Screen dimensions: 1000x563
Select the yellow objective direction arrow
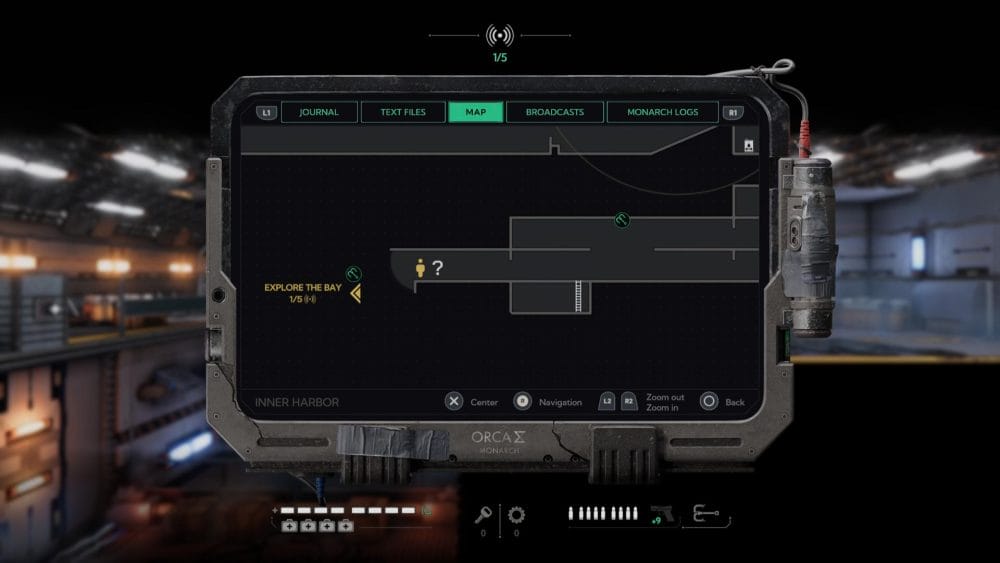click(355, 292)
